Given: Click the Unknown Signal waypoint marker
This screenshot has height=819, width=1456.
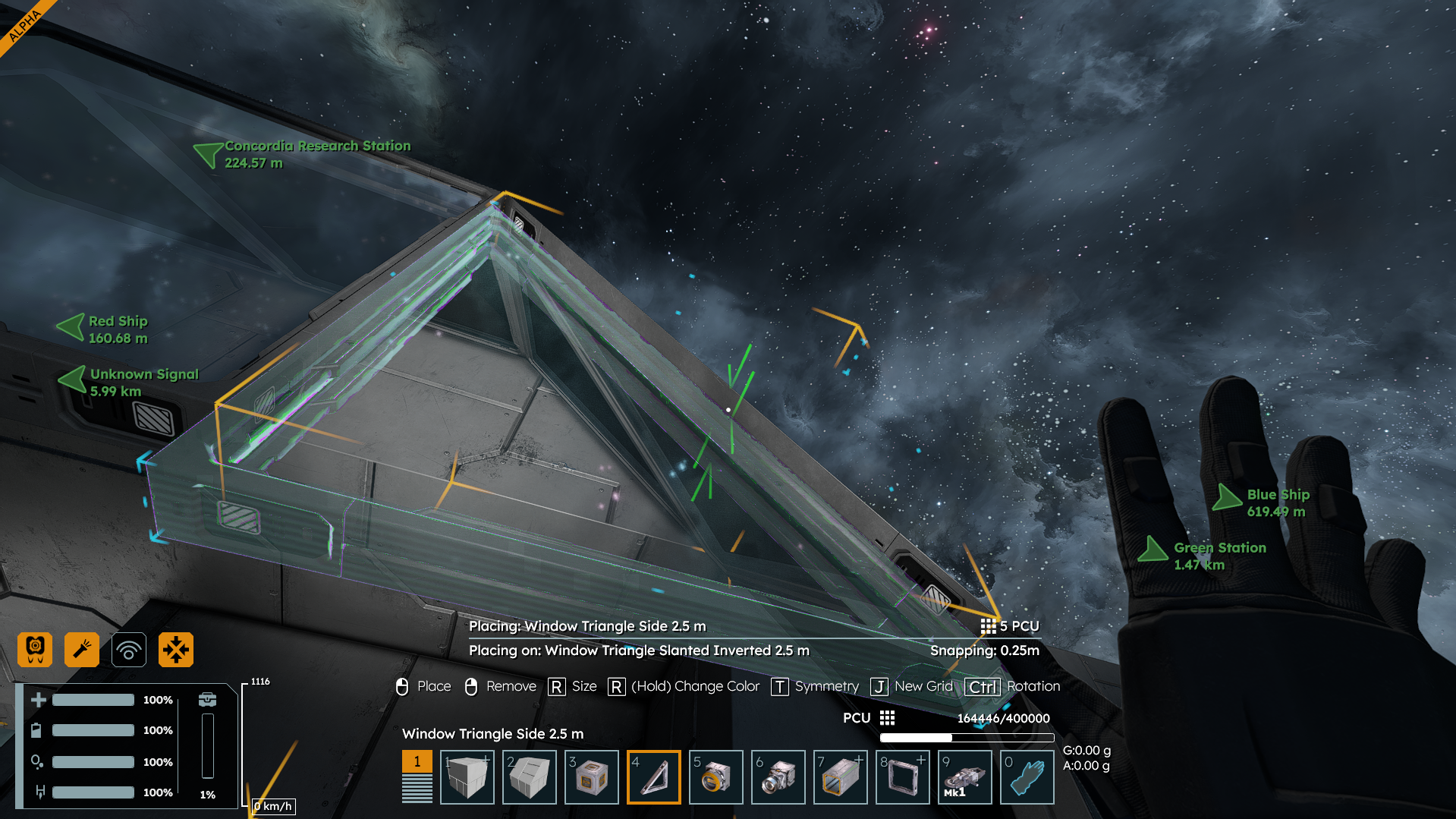Looking at the screenshot, I should [74, 379].
